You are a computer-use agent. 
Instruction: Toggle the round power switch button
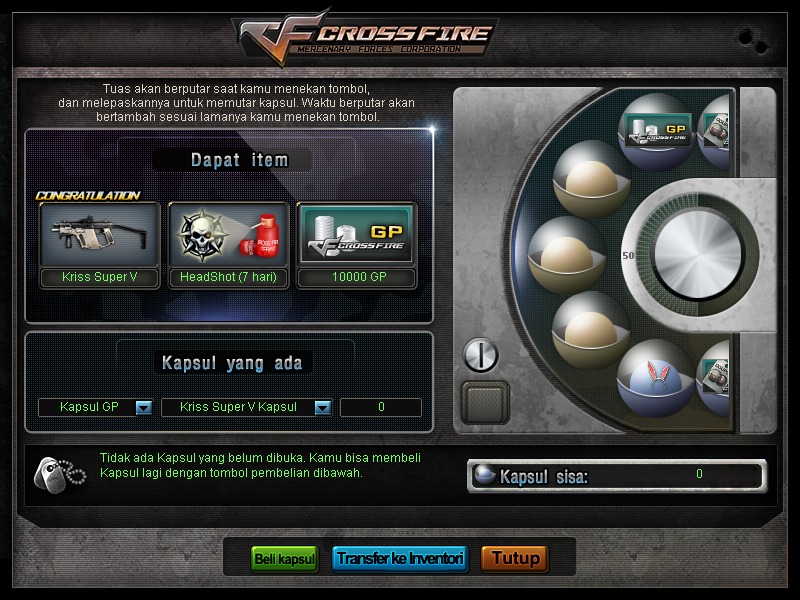click(x=481, y=354)
